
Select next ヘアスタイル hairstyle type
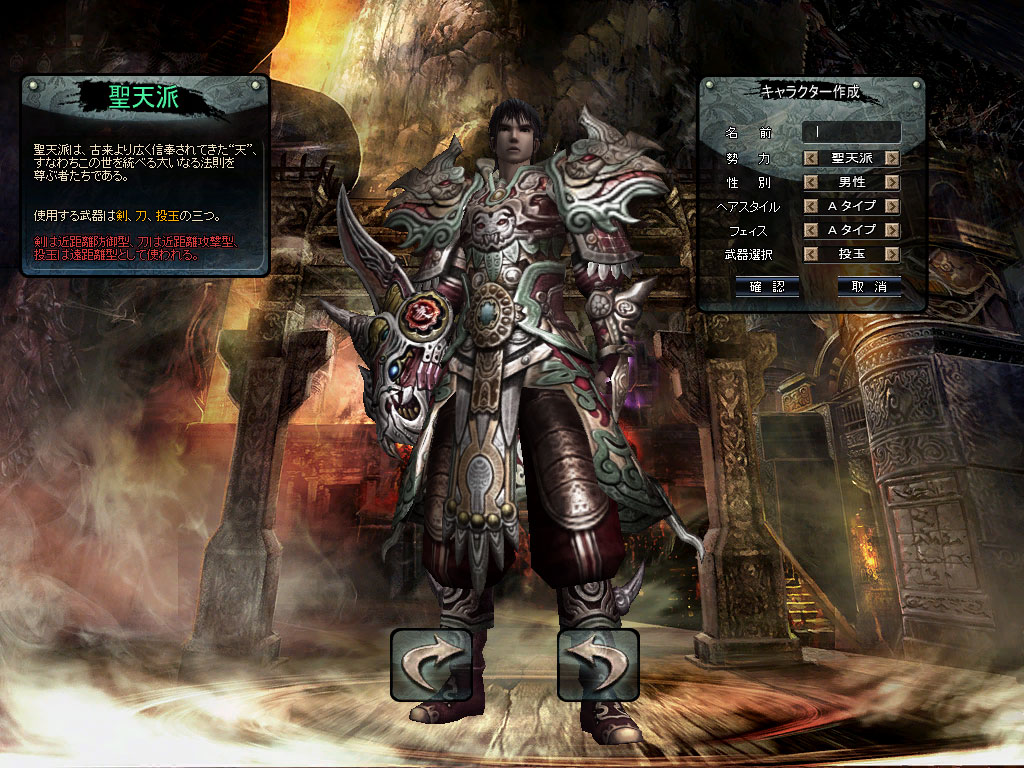[892, 206]
